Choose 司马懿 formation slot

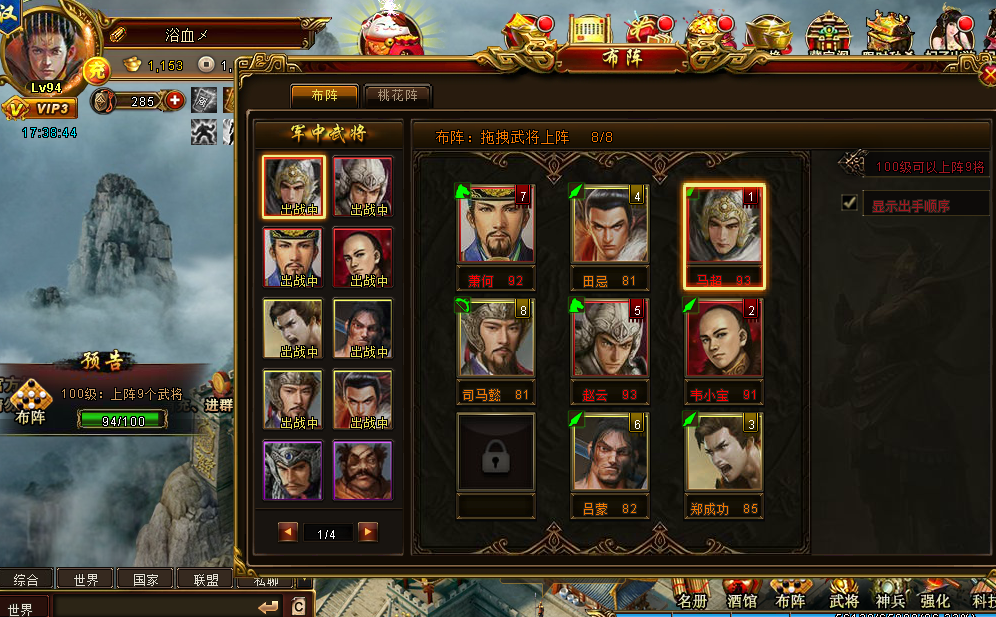click(496, 339)
